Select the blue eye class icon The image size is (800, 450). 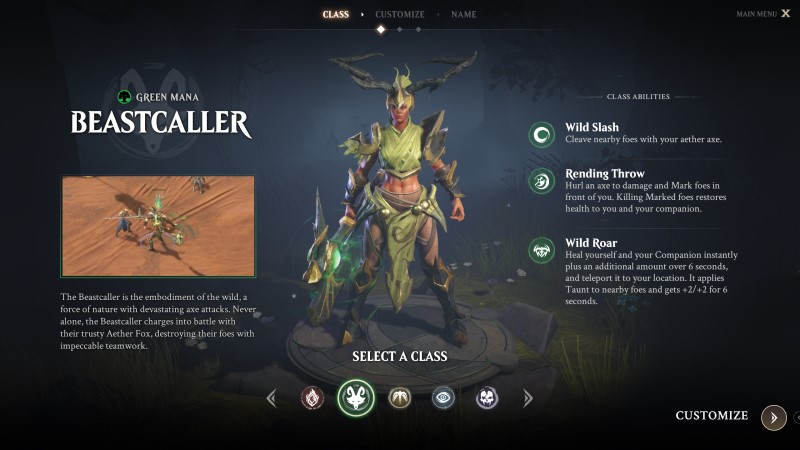[443, 398]
